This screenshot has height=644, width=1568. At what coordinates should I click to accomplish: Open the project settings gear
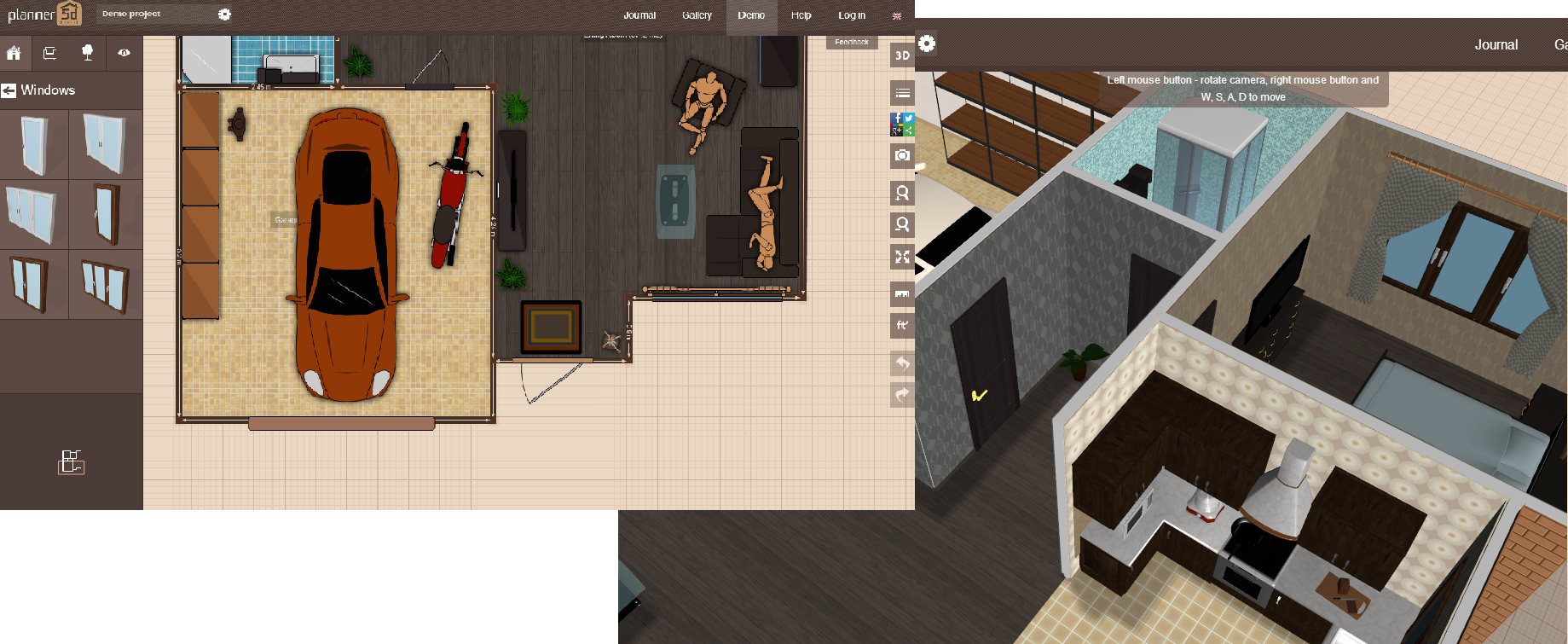[x=224, y=14]
